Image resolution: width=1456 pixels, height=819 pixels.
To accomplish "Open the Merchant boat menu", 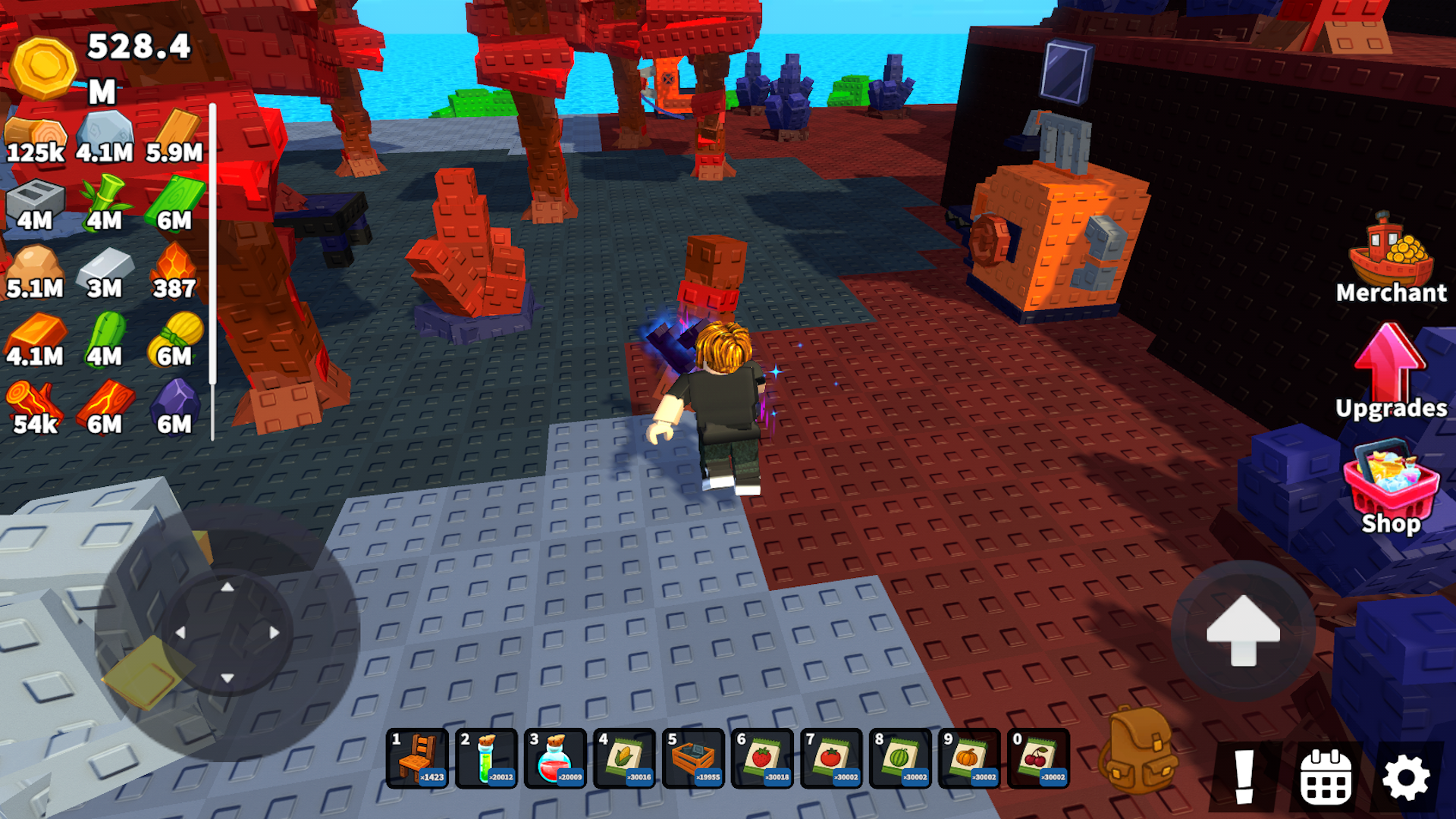I will pyautogui.click(x=1394, y=258).
